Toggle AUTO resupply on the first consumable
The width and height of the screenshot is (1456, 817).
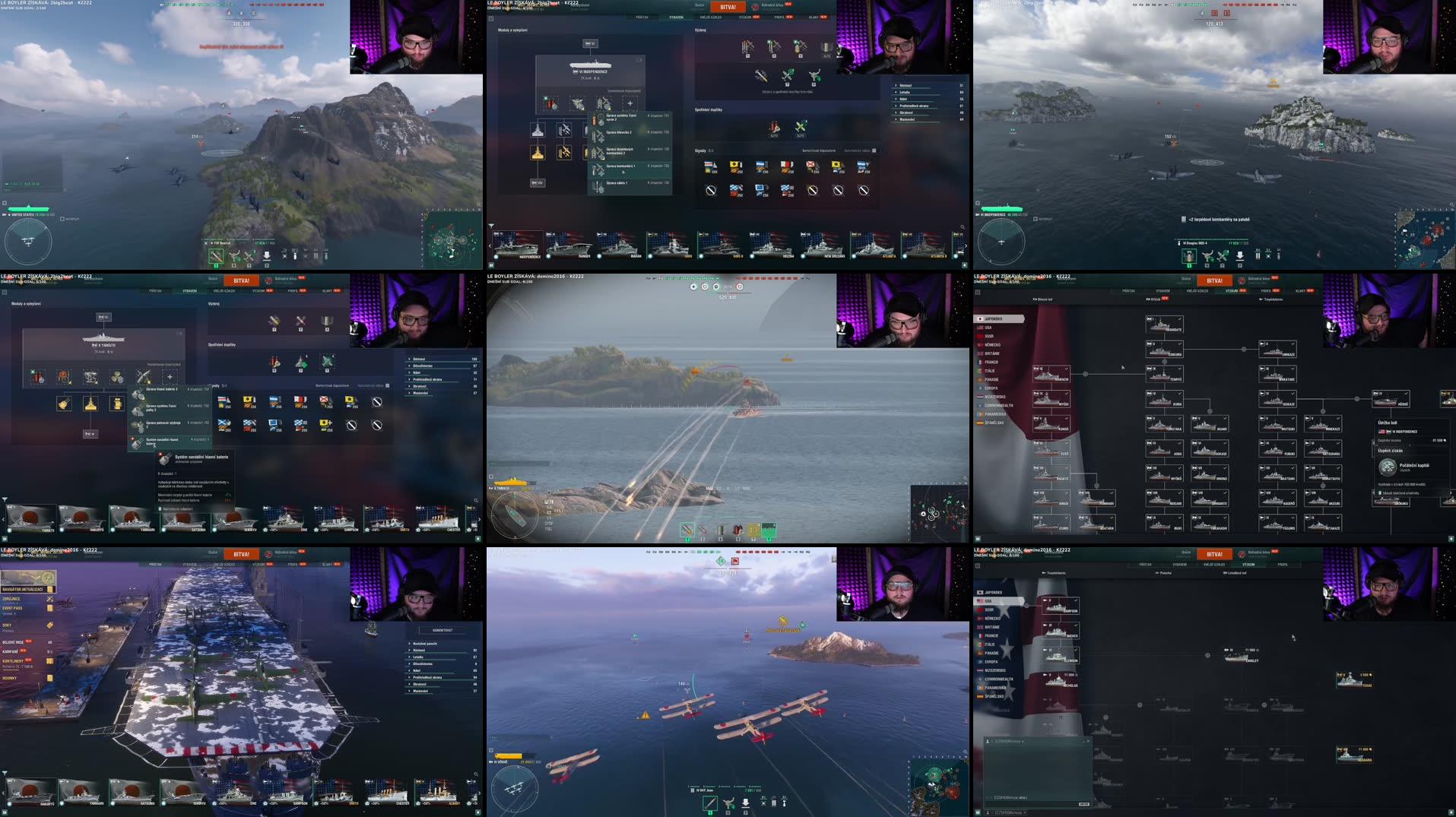(775, 135)
